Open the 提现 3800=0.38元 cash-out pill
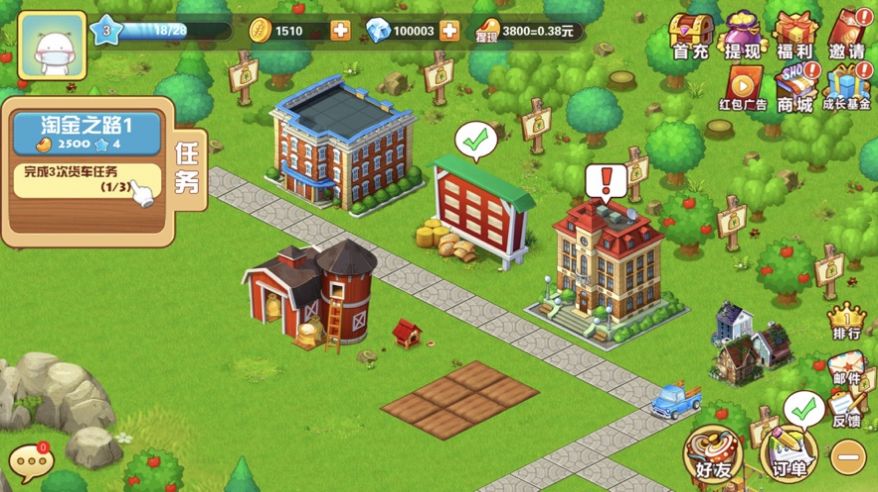This screenshot has width=878, height=492. (x=531, y=30)
